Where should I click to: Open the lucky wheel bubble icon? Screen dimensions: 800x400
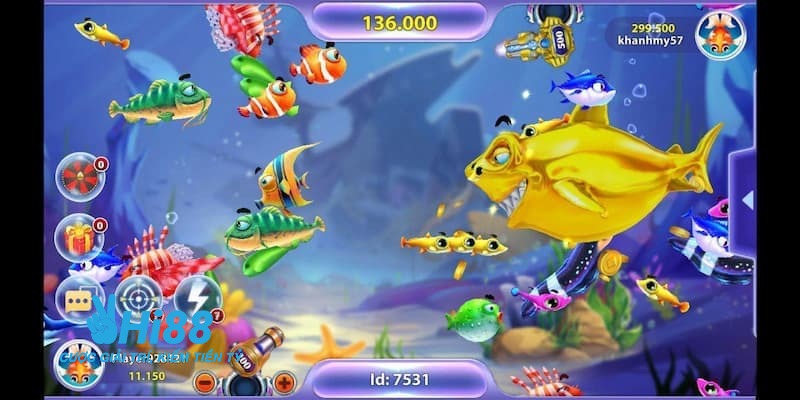tap(79, 177)
